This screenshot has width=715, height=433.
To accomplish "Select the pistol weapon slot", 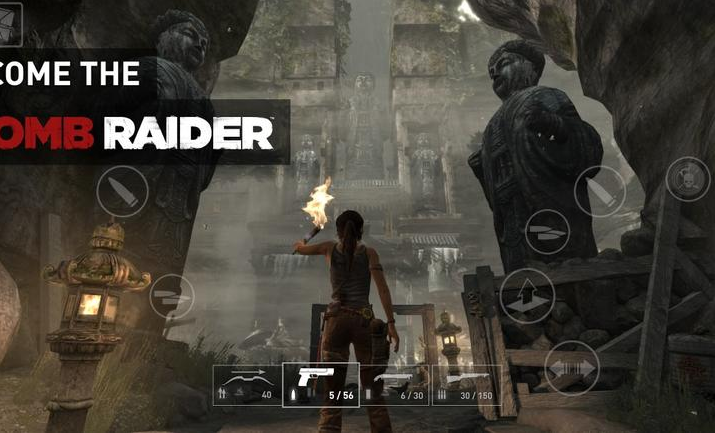I will point(321,385).
